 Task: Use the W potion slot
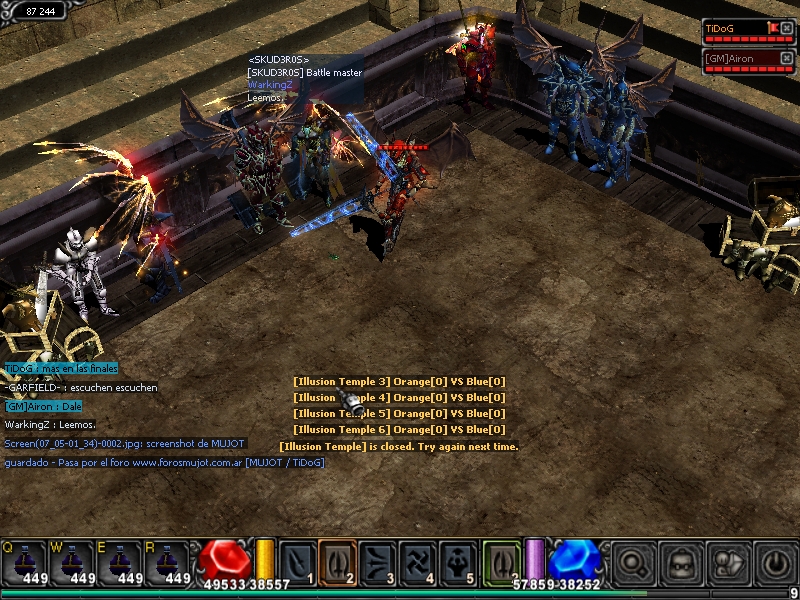(x=72, y=561)
